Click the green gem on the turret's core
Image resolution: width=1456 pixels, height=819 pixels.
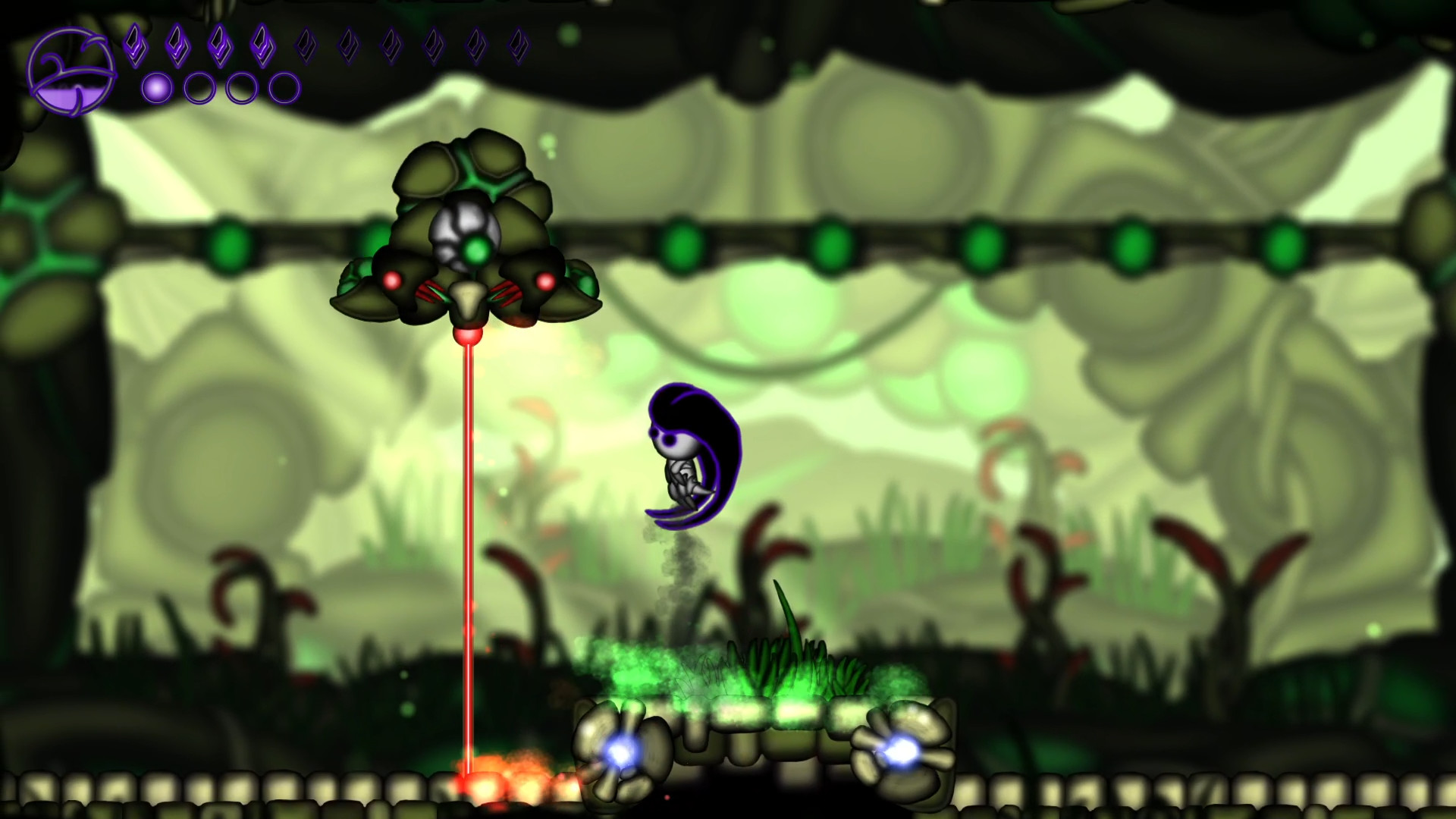point(476,250)
